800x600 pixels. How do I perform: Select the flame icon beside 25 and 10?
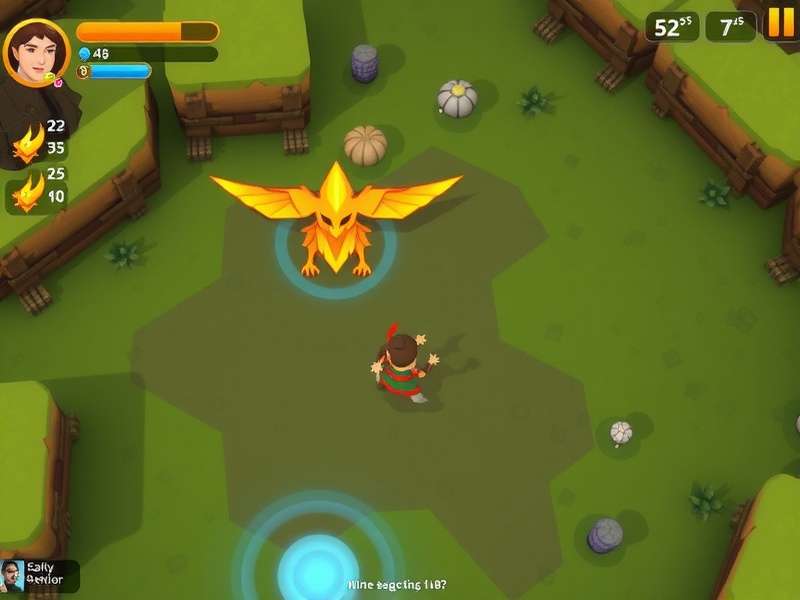pyautogui.click(x=27, y=190)
